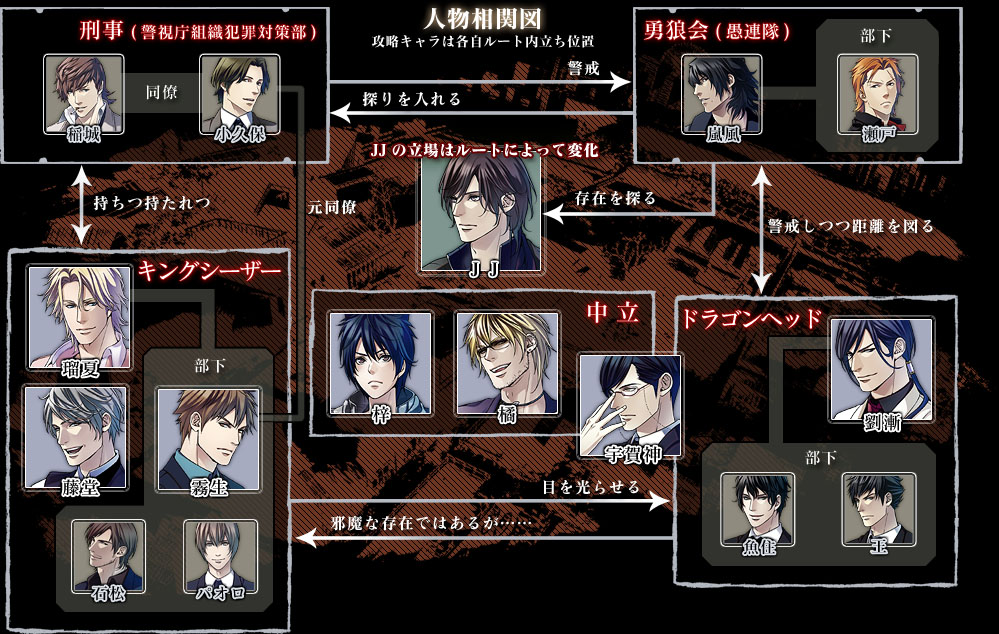Image resolution: width=999 pixels, height=634 pixels.
Task: Open the blond 瑠夏 portrait
Action: 77,317
